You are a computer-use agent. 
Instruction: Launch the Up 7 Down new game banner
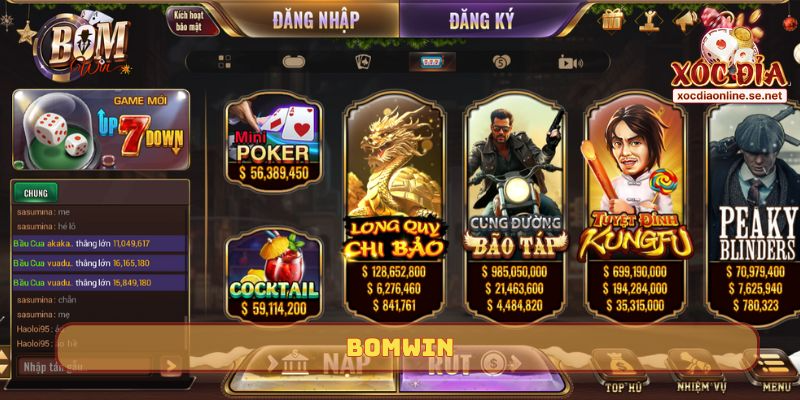tap(100, 128)
